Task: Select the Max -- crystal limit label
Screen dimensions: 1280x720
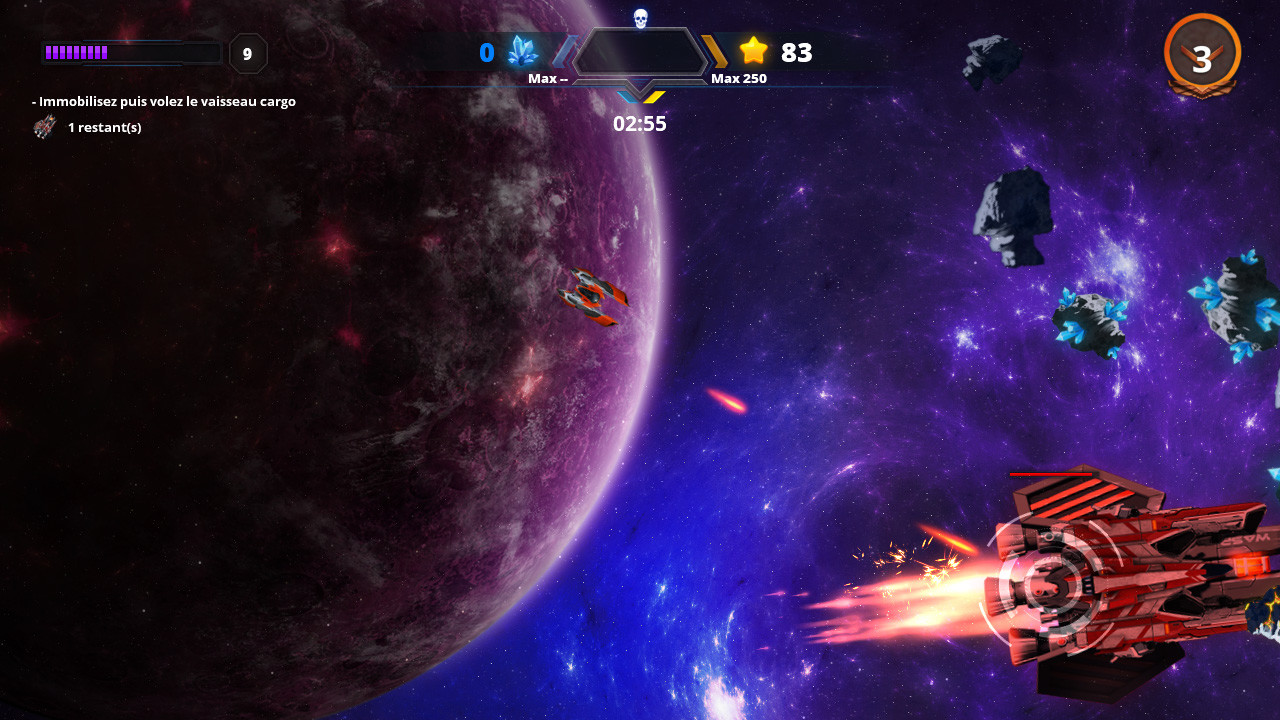Action: (x=550, y=77)
